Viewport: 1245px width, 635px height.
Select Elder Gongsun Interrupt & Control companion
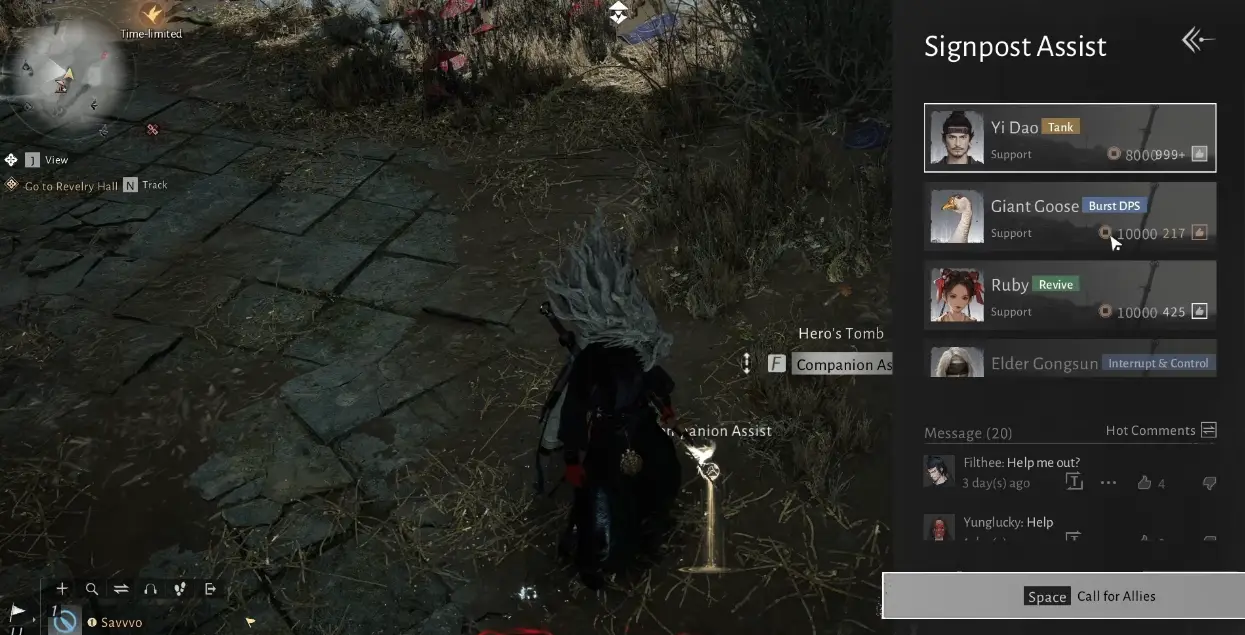click(1069, 362)
